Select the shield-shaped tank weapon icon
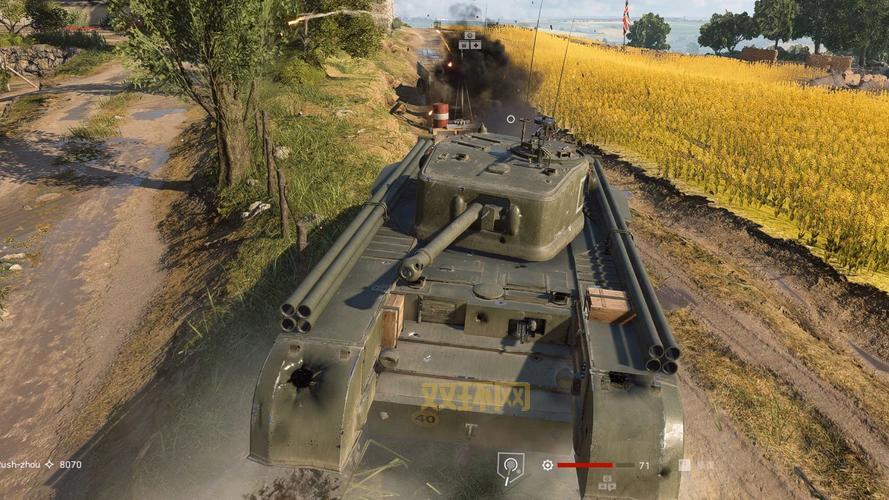Viewport: 889px width, 500px height. point(510,466)
